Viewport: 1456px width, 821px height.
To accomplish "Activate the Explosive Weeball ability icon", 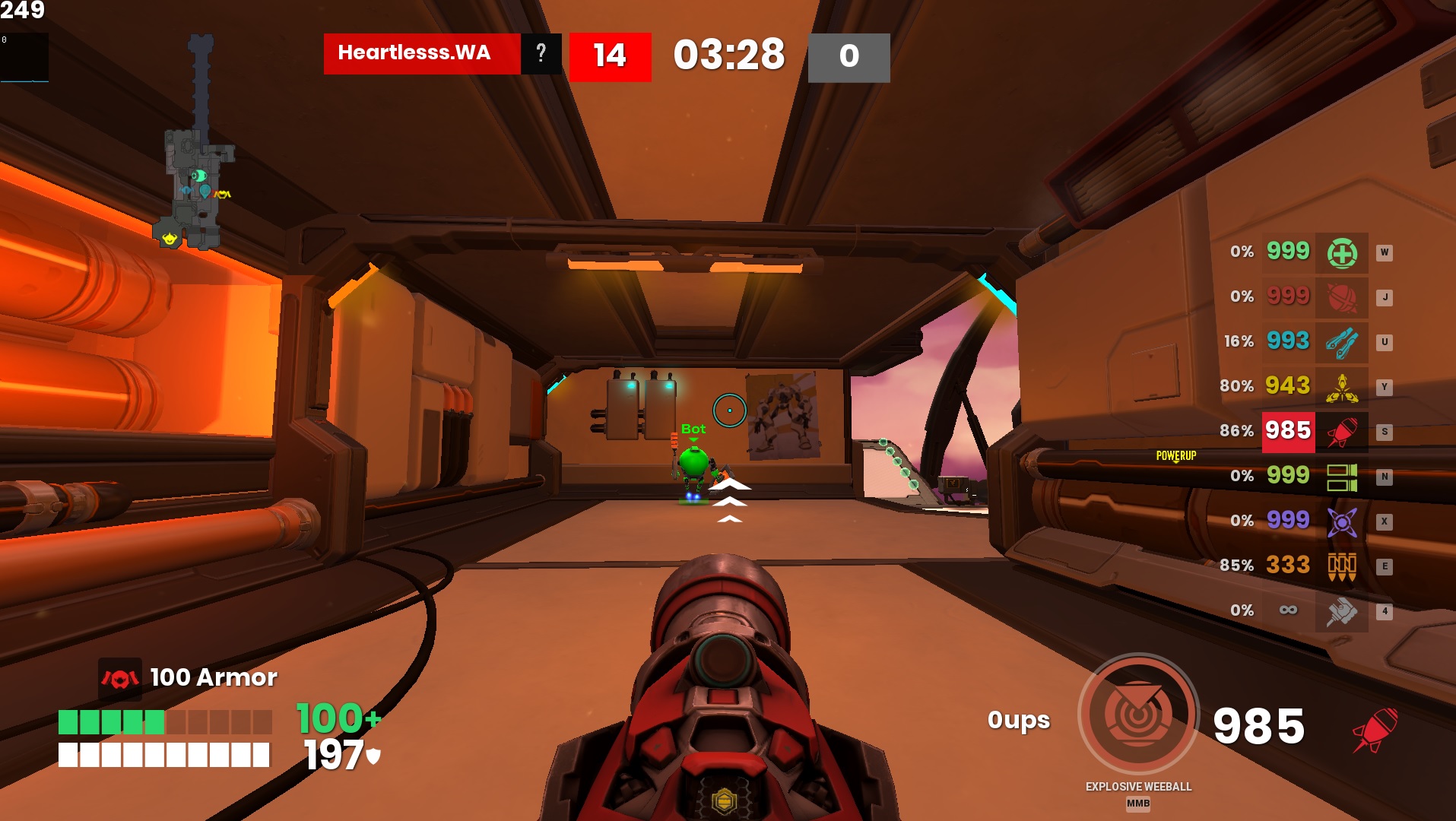I will [x=1137, y=714].
